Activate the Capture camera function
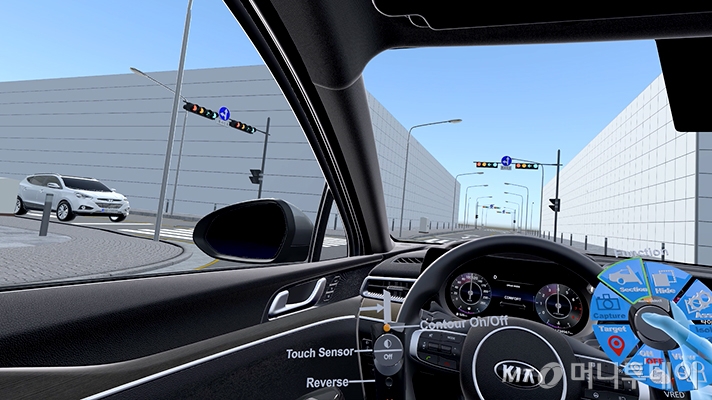 pyautogui.click(x=609, y=305)
